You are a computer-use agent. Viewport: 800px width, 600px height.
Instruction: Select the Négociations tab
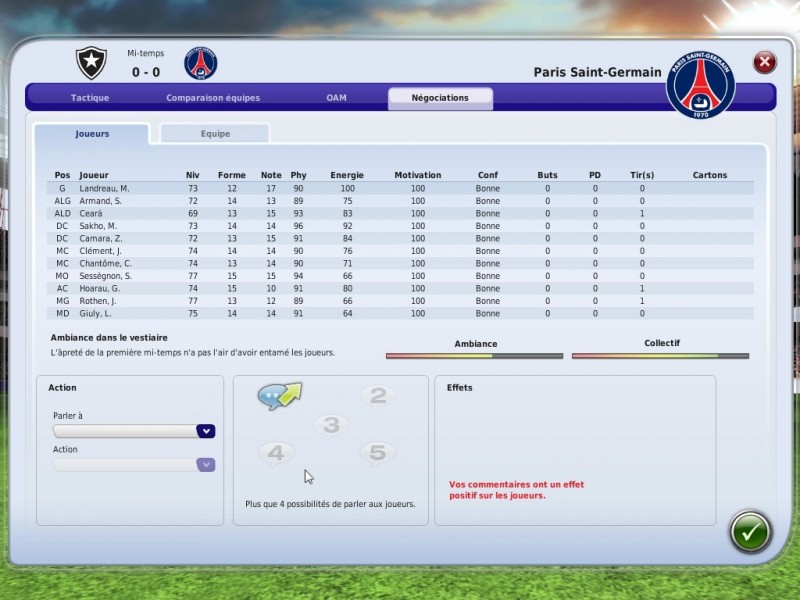[441, 98]
